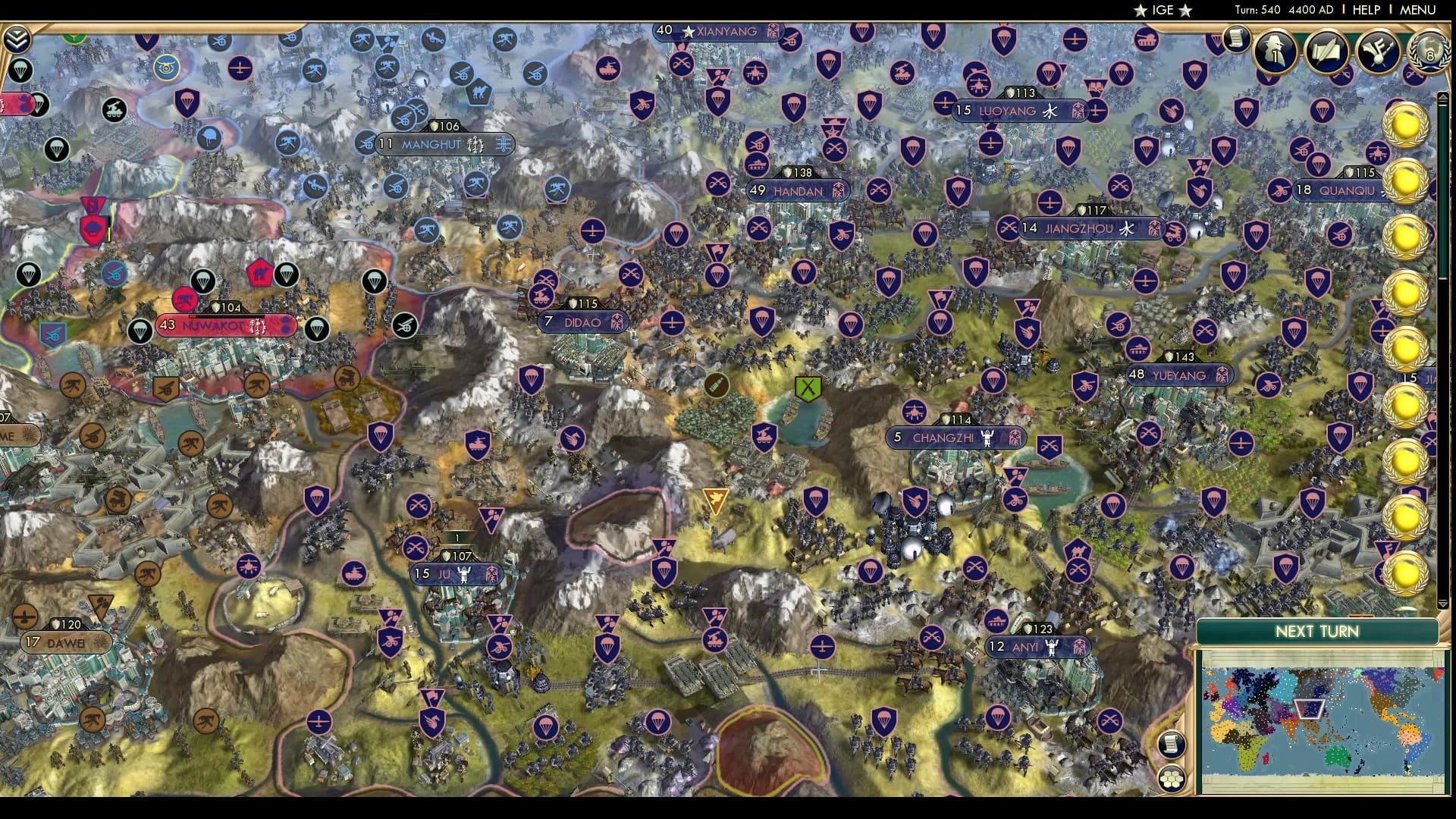This screenshot has width=1456, height=819.
Task: Open HELP from the top bar
Action: [x=1365, y=11]
